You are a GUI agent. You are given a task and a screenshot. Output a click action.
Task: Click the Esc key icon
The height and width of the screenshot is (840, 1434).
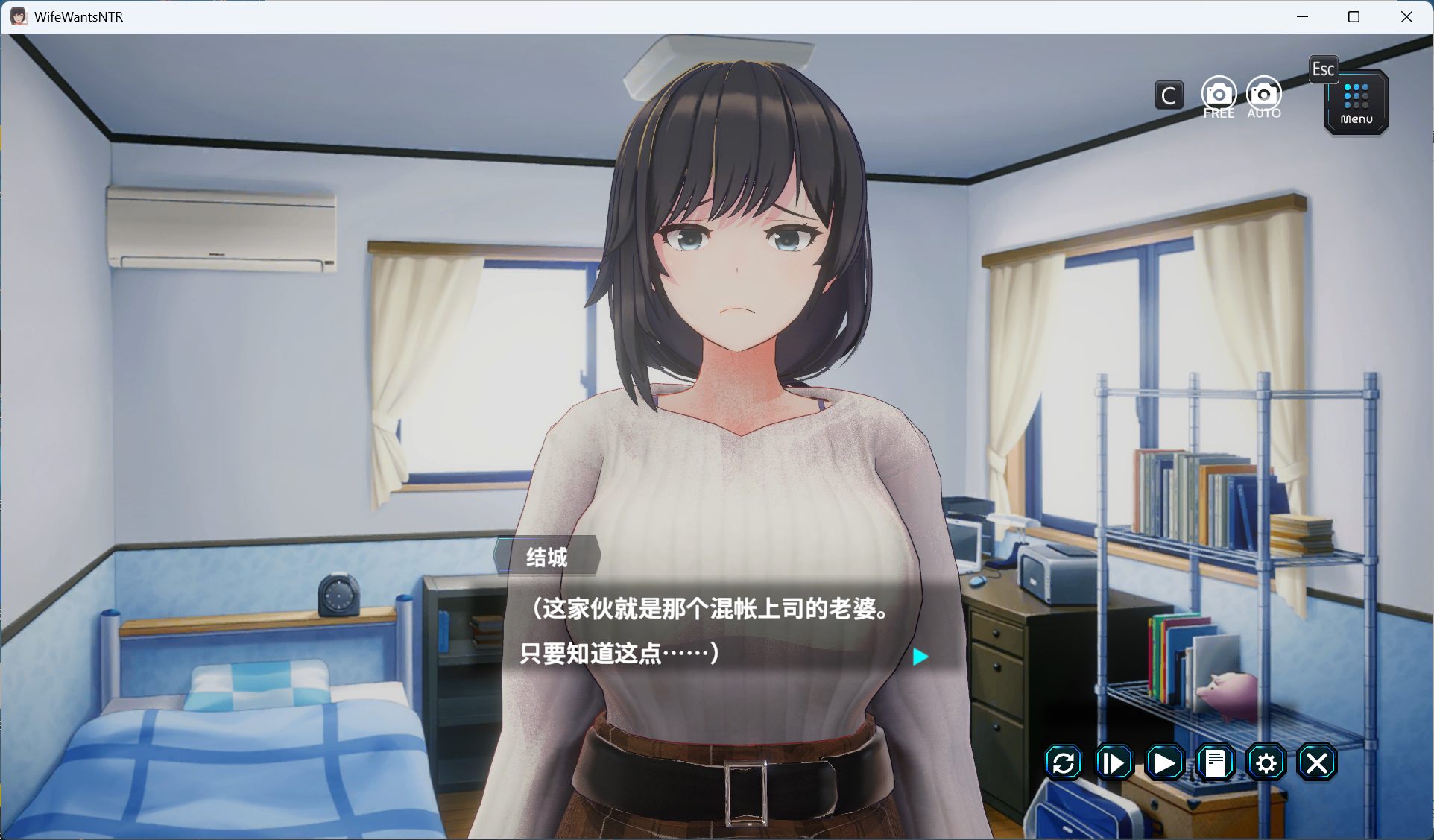(x=1324, y=69)
